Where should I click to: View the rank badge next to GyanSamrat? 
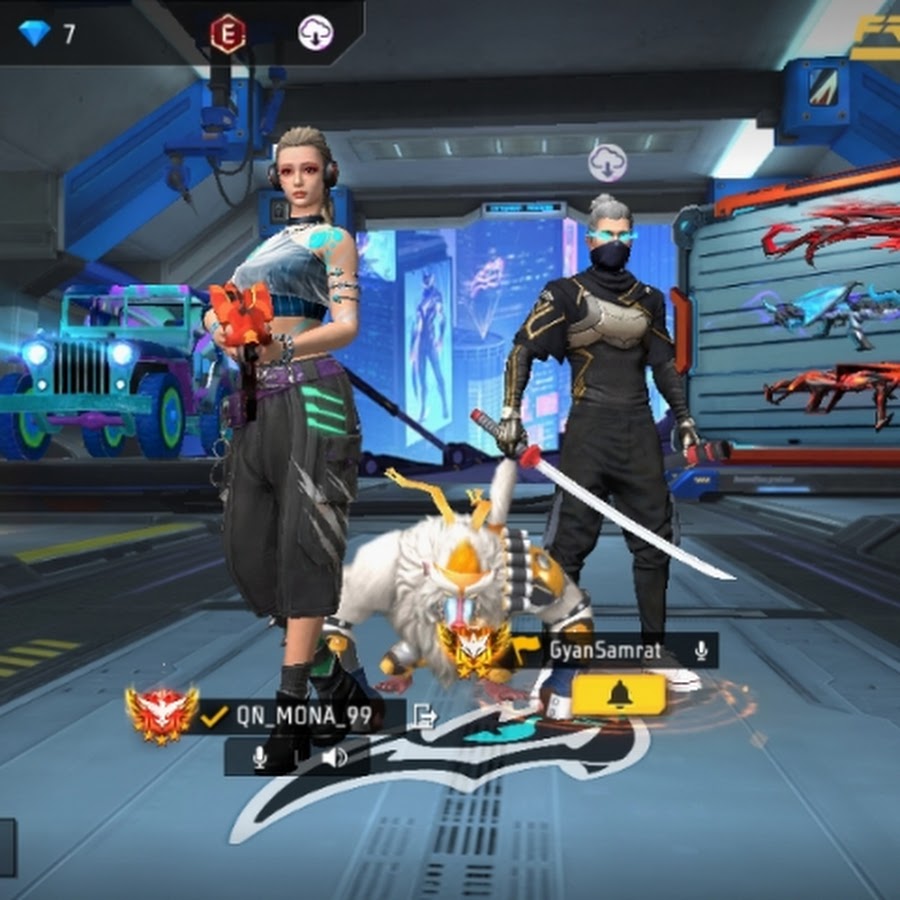(475, 647)
